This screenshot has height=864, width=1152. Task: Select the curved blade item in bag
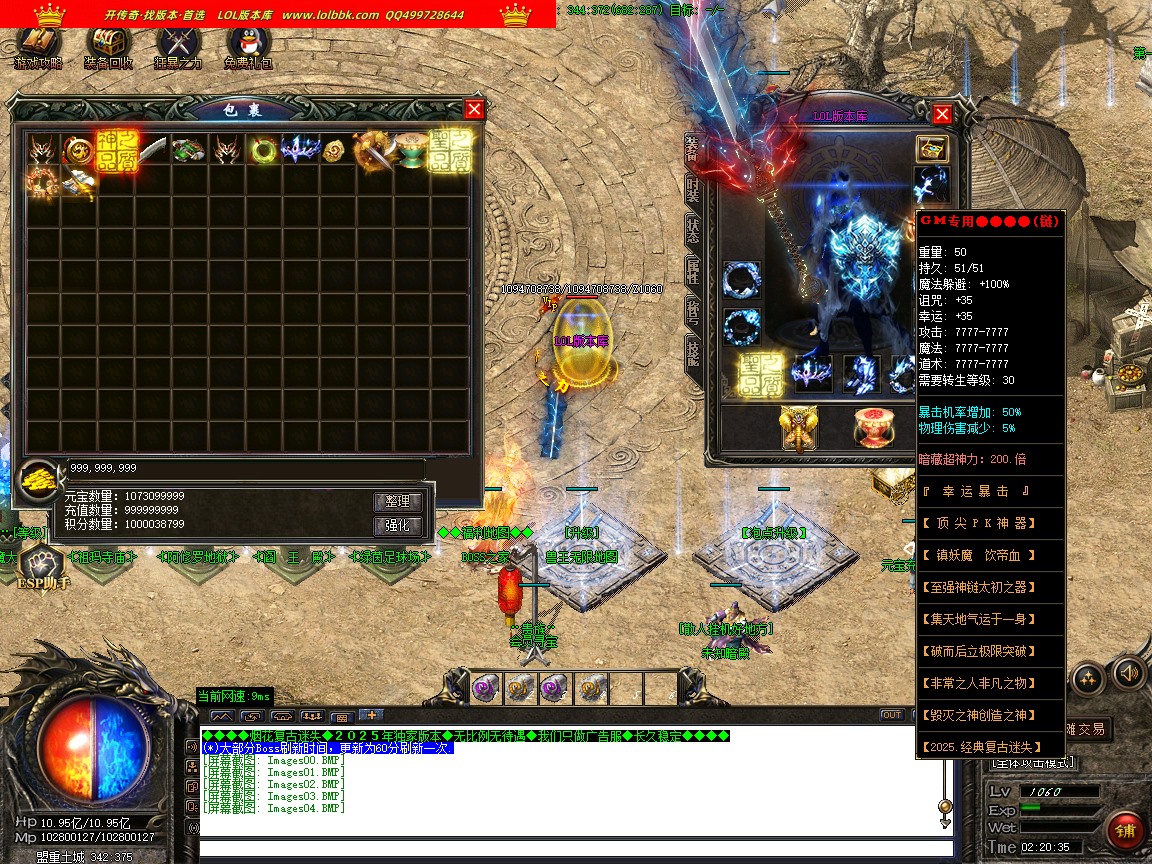(x=153, y=150)
